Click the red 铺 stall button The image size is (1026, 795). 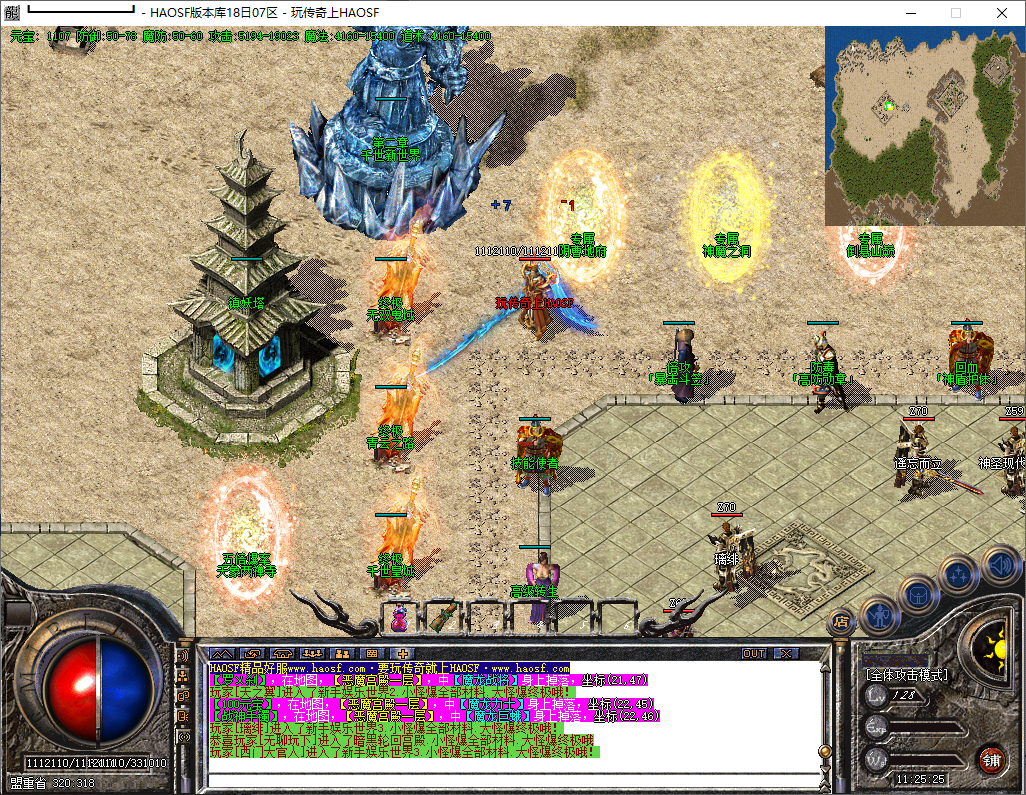click(x=992, y=759)
